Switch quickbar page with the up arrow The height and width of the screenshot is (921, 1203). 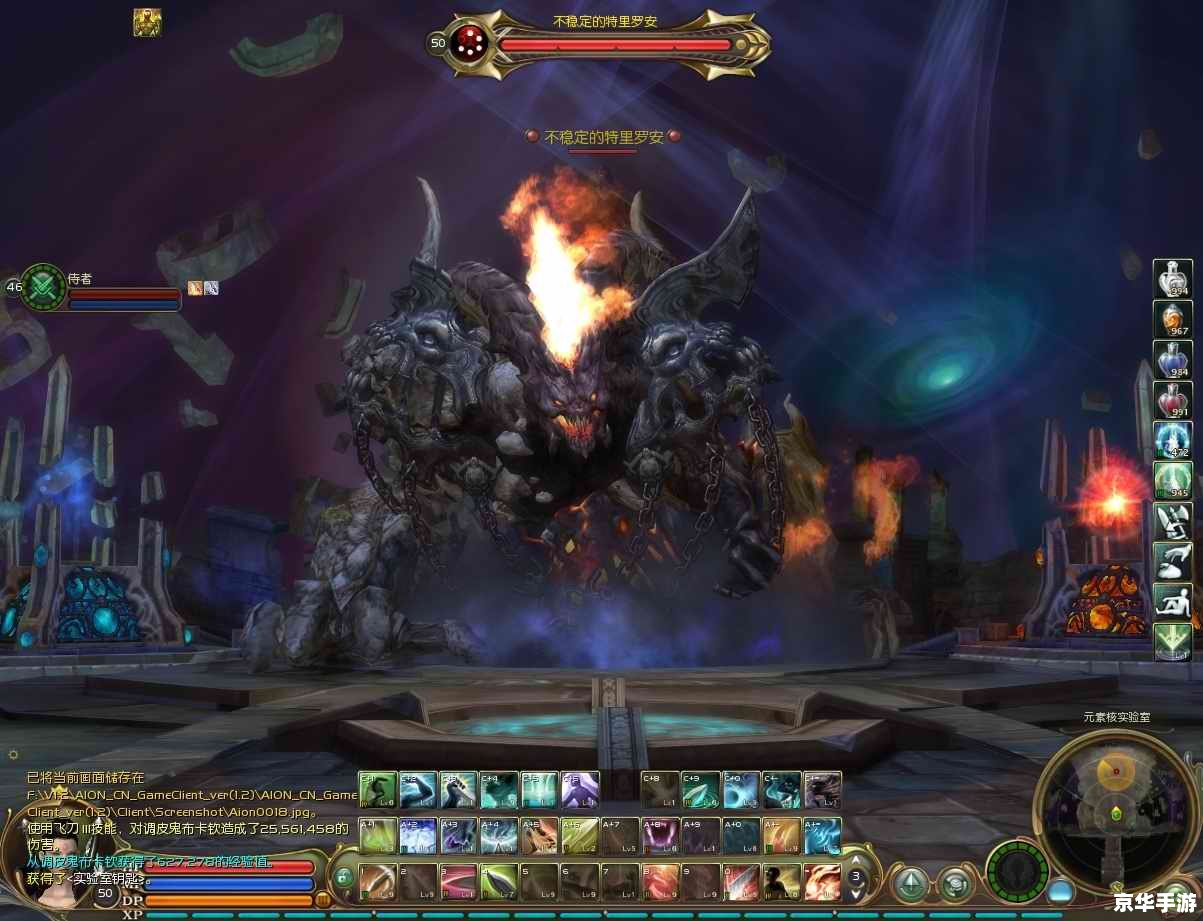click(856, 861)
